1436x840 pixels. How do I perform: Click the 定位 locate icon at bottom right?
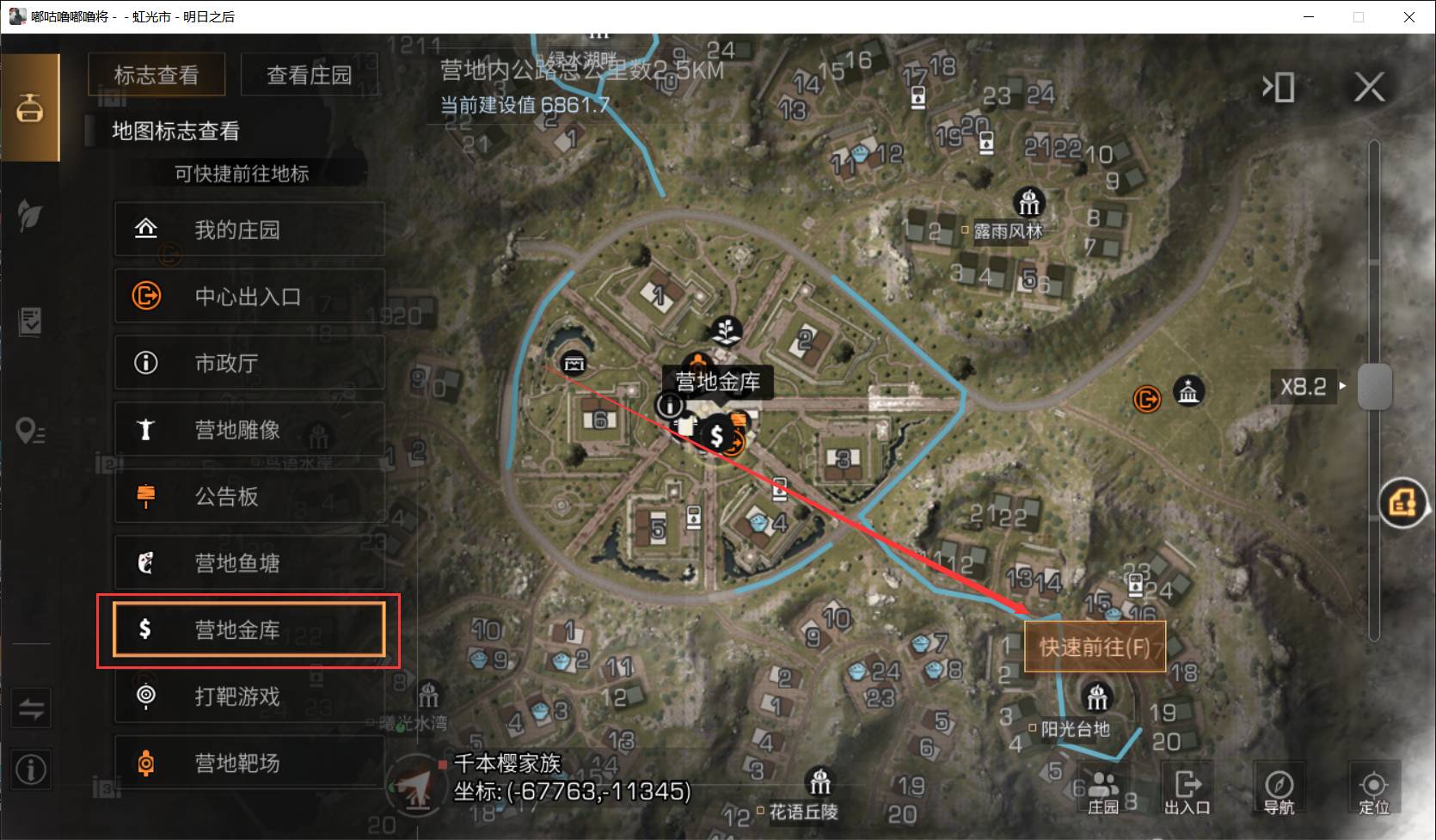click(x=1373, y=788)
